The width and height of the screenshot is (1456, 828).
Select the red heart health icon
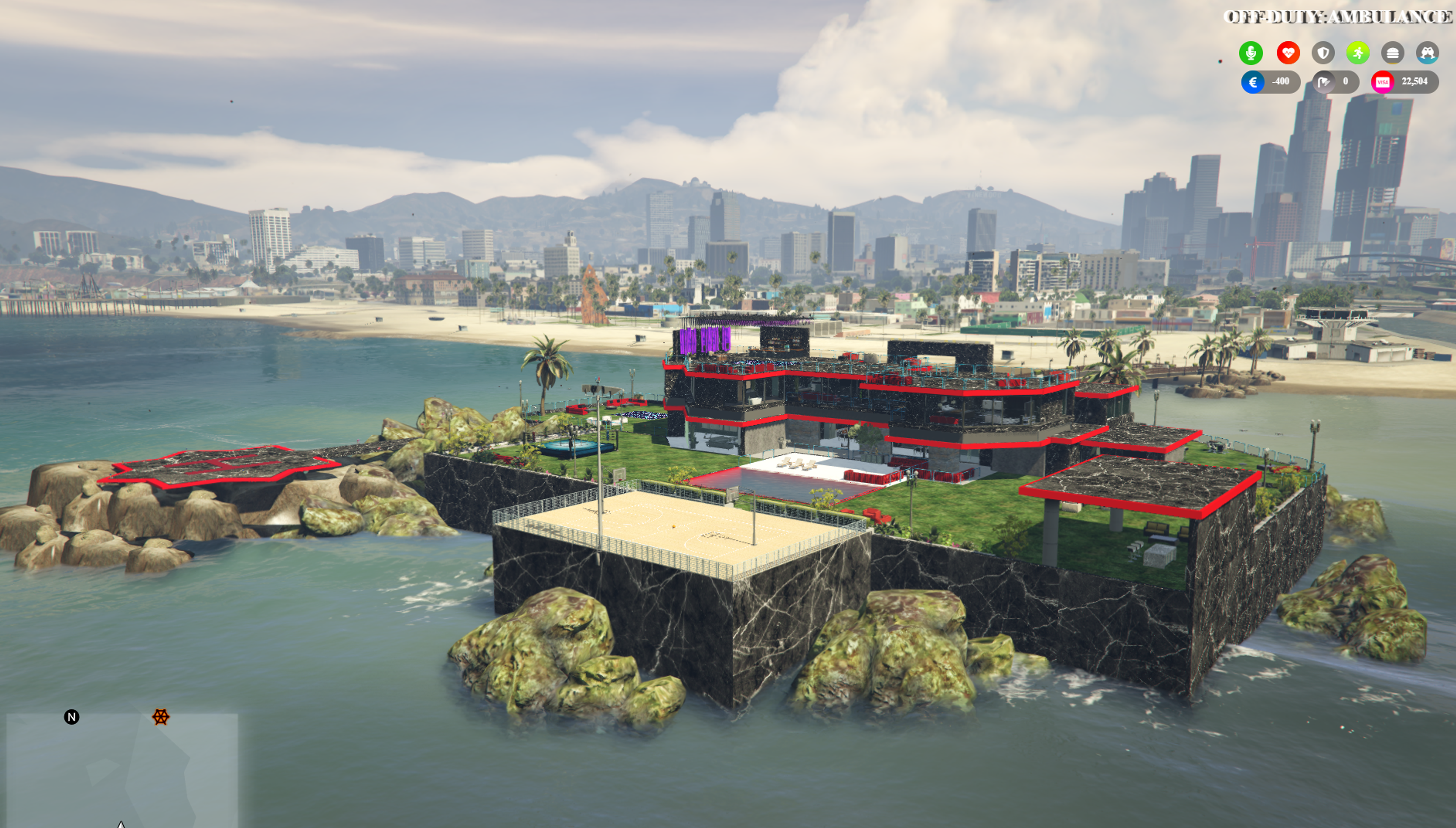(x=1288, y=53)
